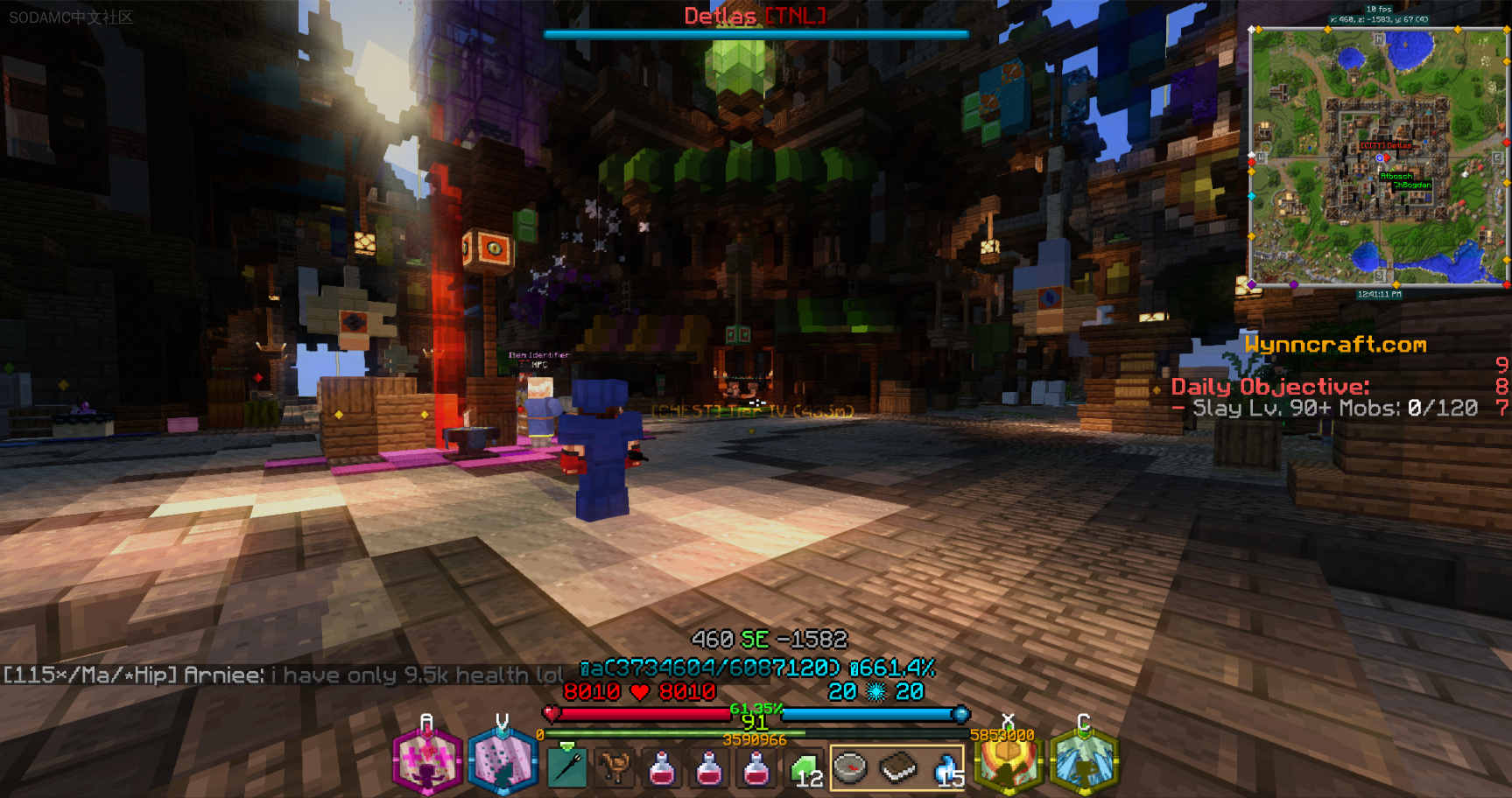Screen dimensions: 1512x798
Task: Activate the icy blue ability labeled C
Action: (x=1084, y=761)
